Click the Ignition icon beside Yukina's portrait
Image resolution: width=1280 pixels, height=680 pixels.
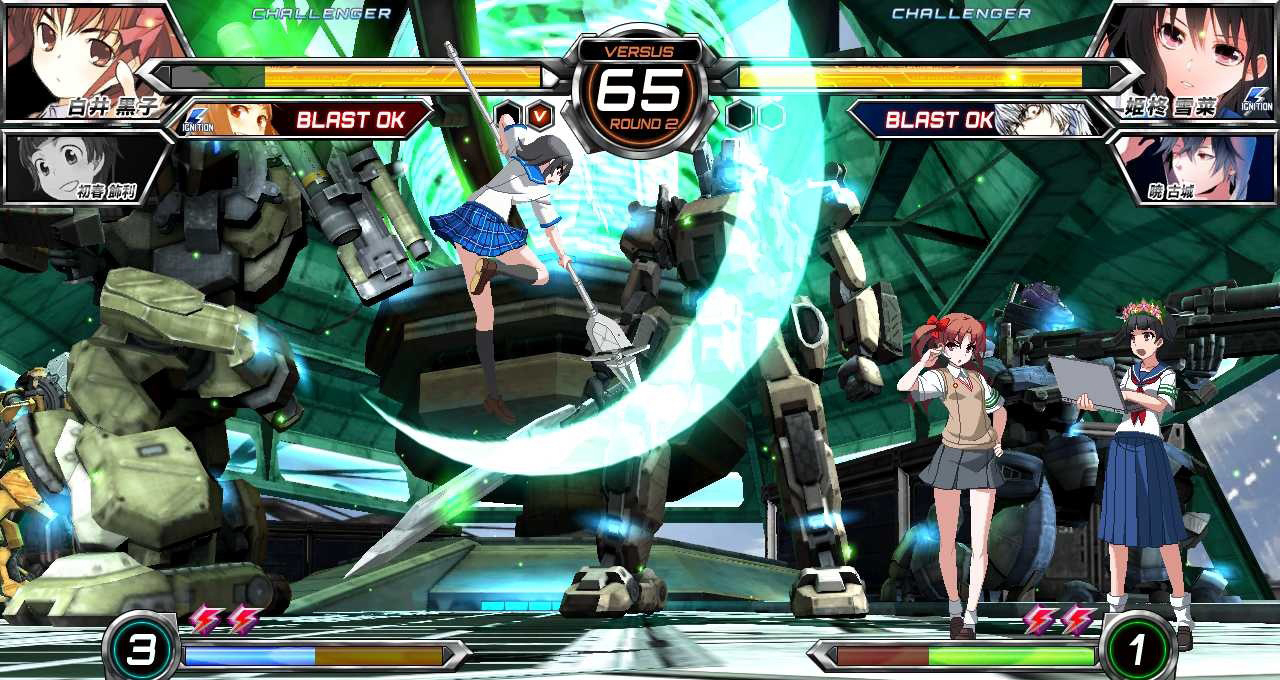[1257, 99]
